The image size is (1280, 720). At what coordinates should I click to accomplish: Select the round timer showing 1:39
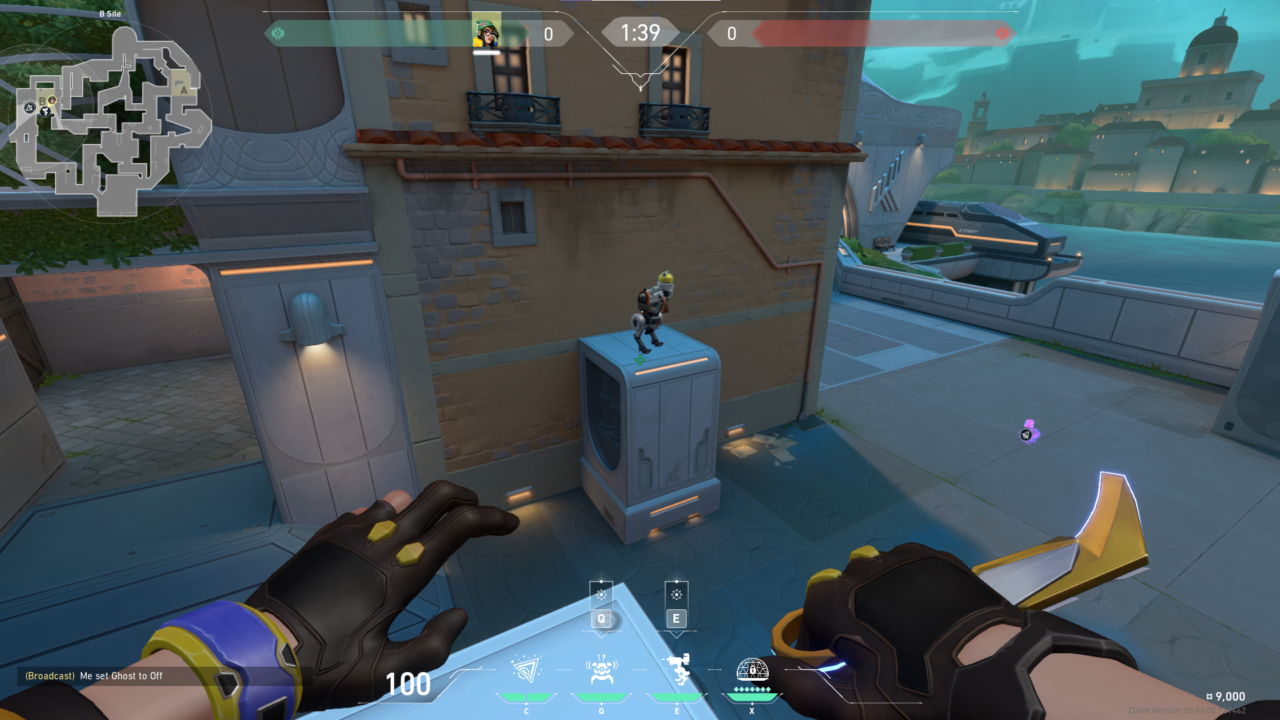tap(639, 33)
